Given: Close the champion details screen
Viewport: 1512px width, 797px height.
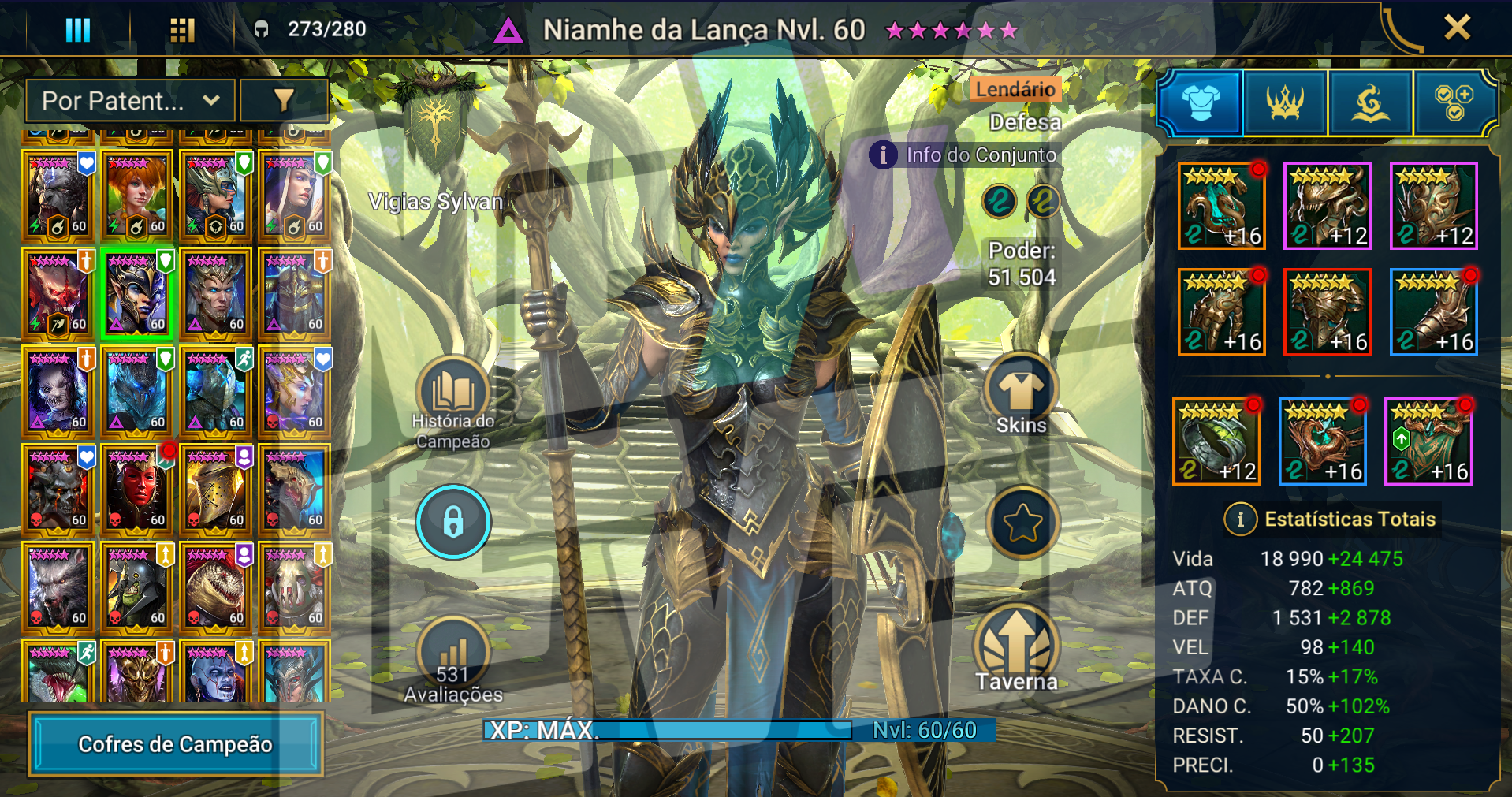Looking at the screenshot, I should click(x=1457, y=28).
